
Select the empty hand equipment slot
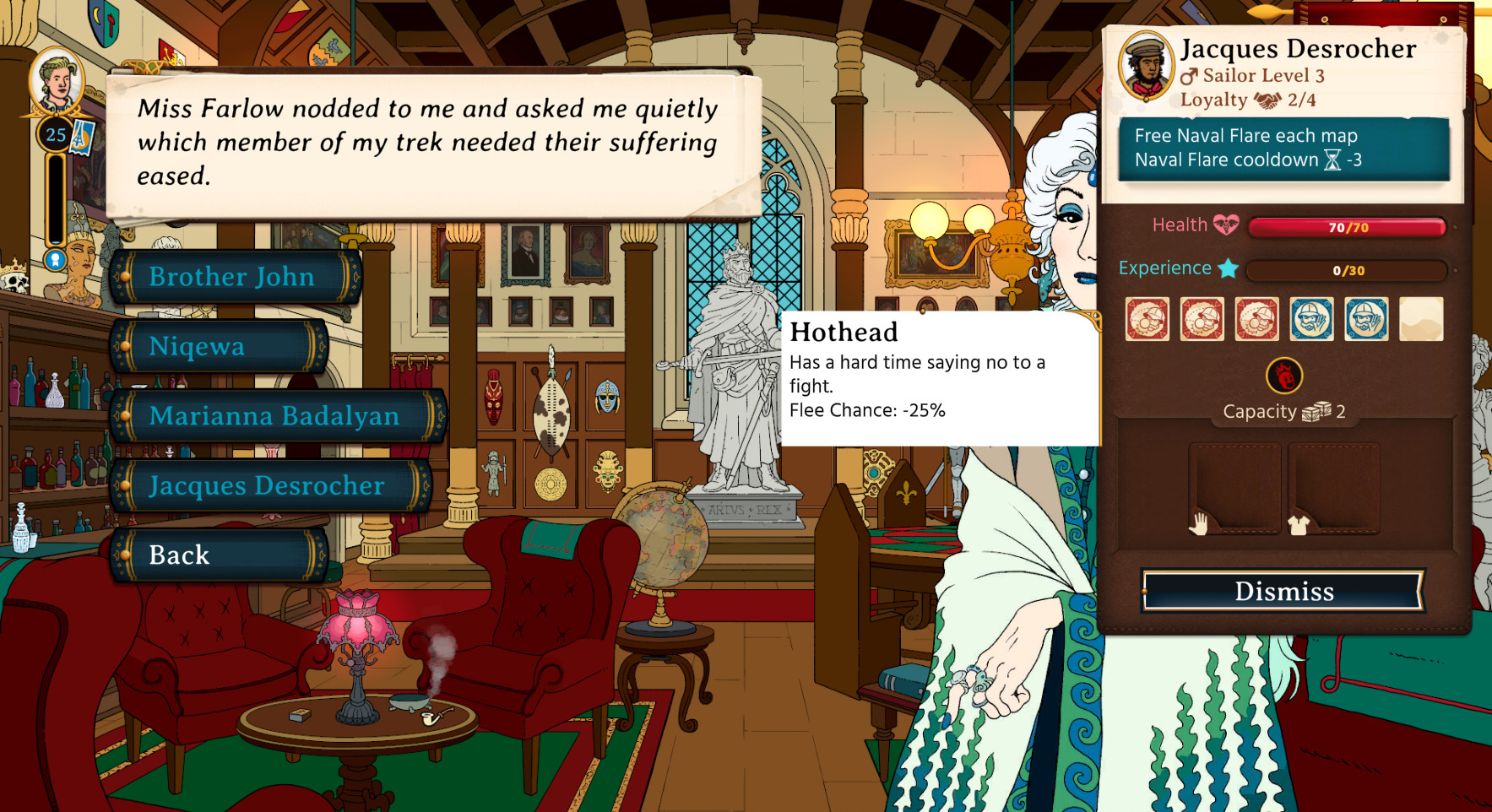[x=1234, y=489]
